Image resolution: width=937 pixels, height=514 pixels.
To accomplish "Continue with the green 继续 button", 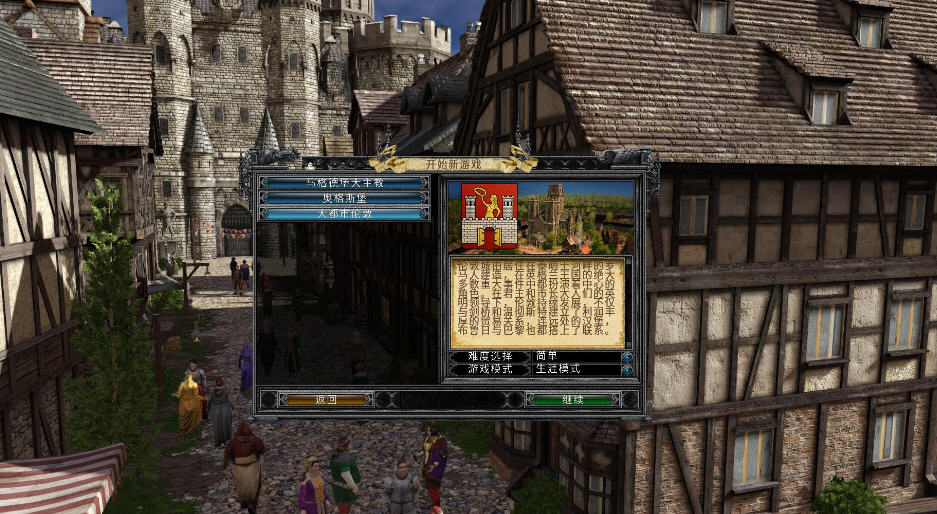I will (x=571, y=399).
